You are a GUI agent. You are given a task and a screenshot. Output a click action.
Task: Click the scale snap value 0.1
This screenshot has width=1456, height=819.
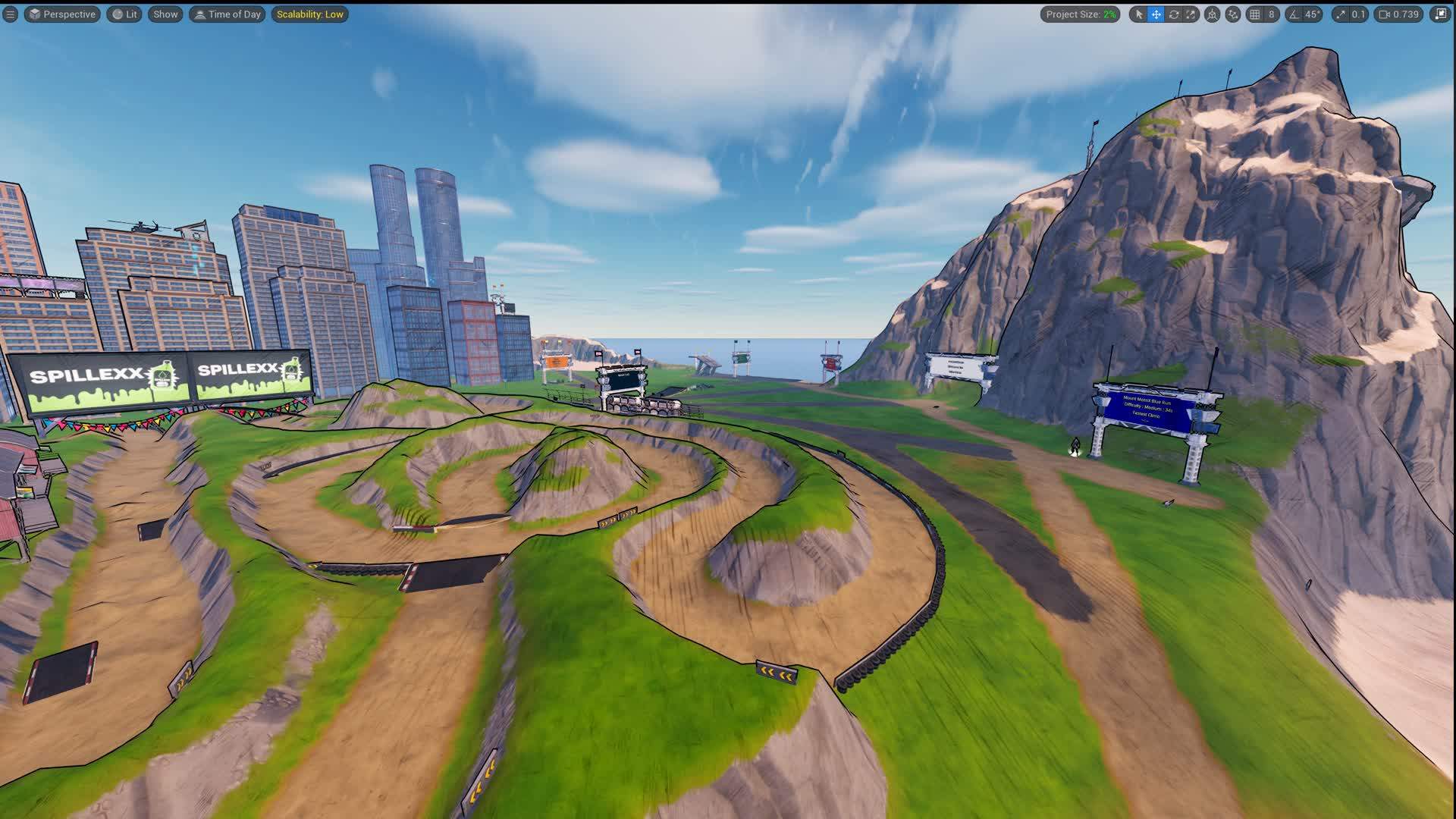[1358, 14]
